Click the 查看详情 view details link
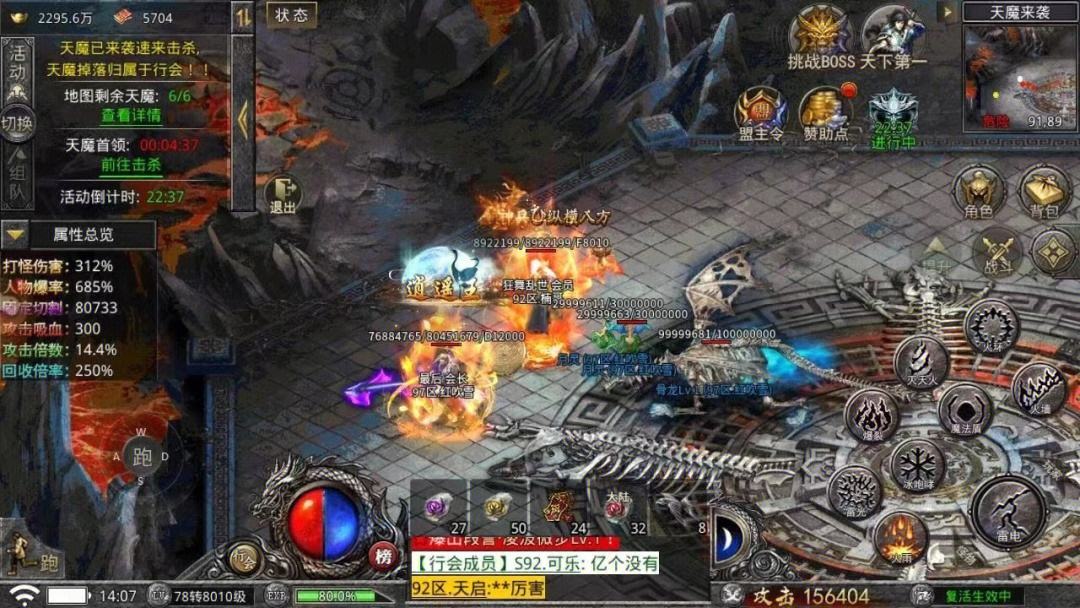This screenshot has width=1080, height=608. (130, 115)
